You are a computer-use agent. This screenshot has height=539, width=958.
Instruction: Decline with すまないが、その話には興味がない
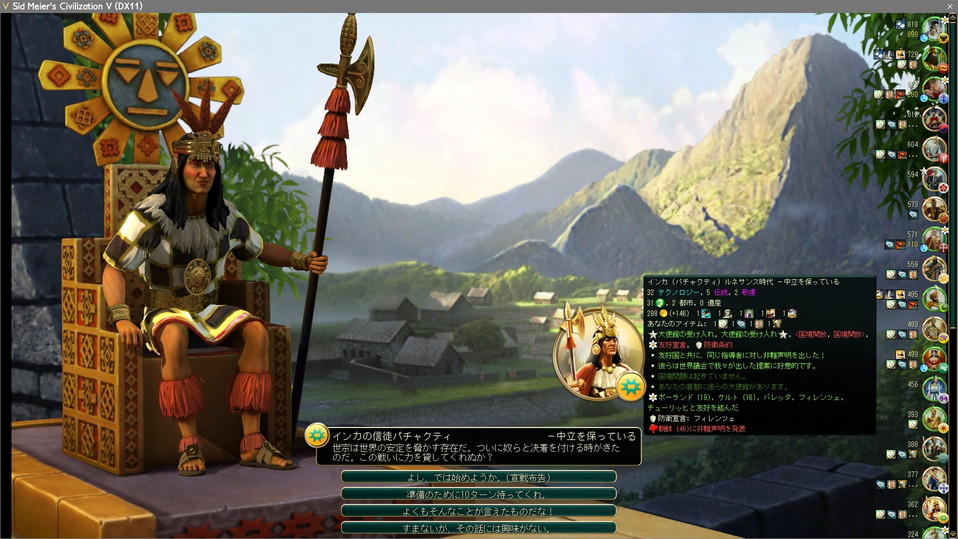[478, 527]
